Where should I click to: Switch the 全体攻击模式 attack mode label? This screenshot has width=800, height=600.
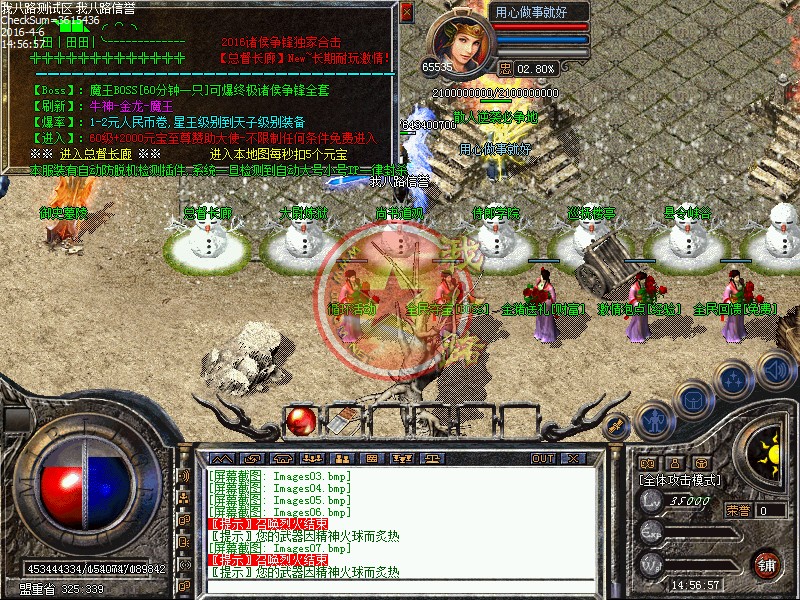pos(680,480)
